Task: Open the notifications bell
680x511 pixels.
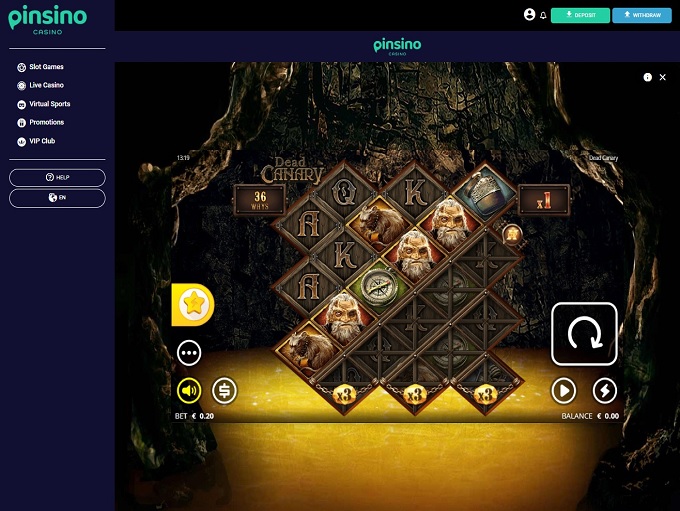Action: 543,16
